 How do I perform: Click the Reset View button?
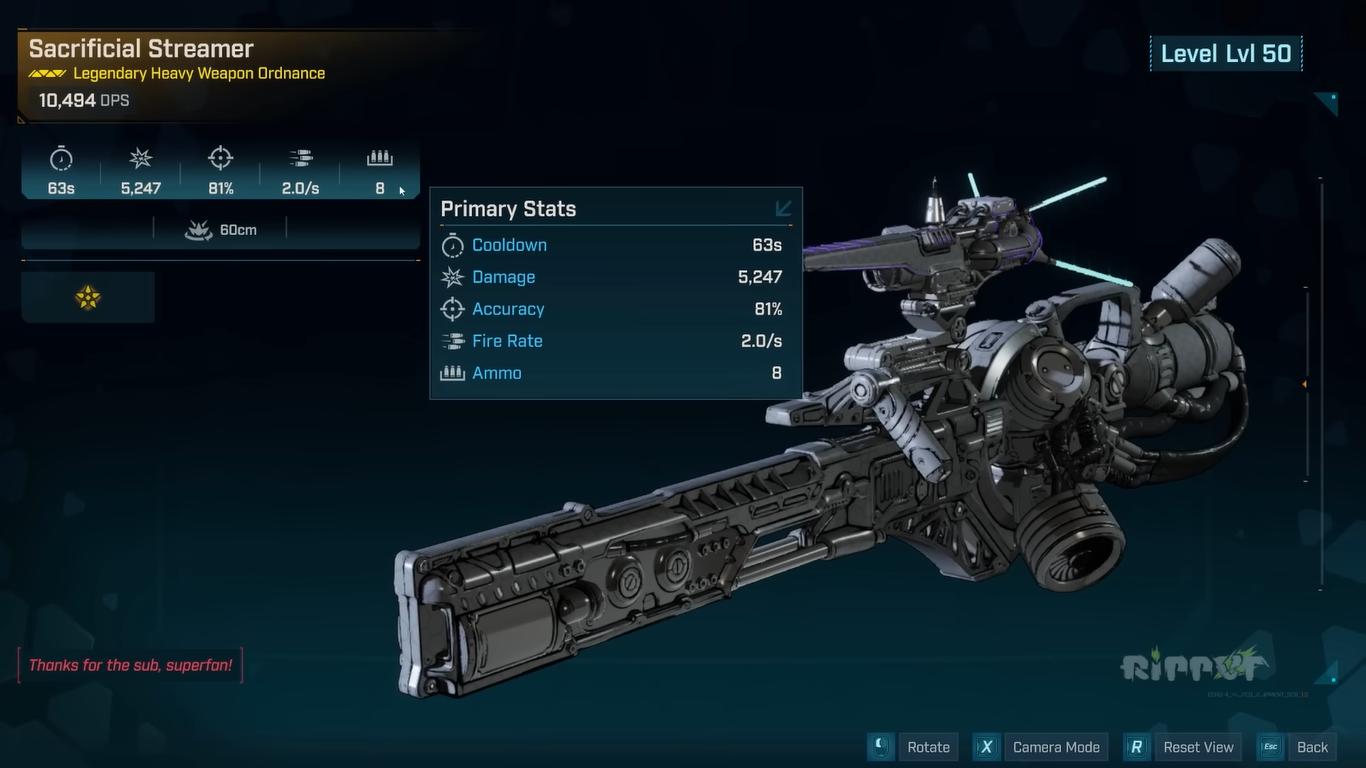coord(1183,747)
